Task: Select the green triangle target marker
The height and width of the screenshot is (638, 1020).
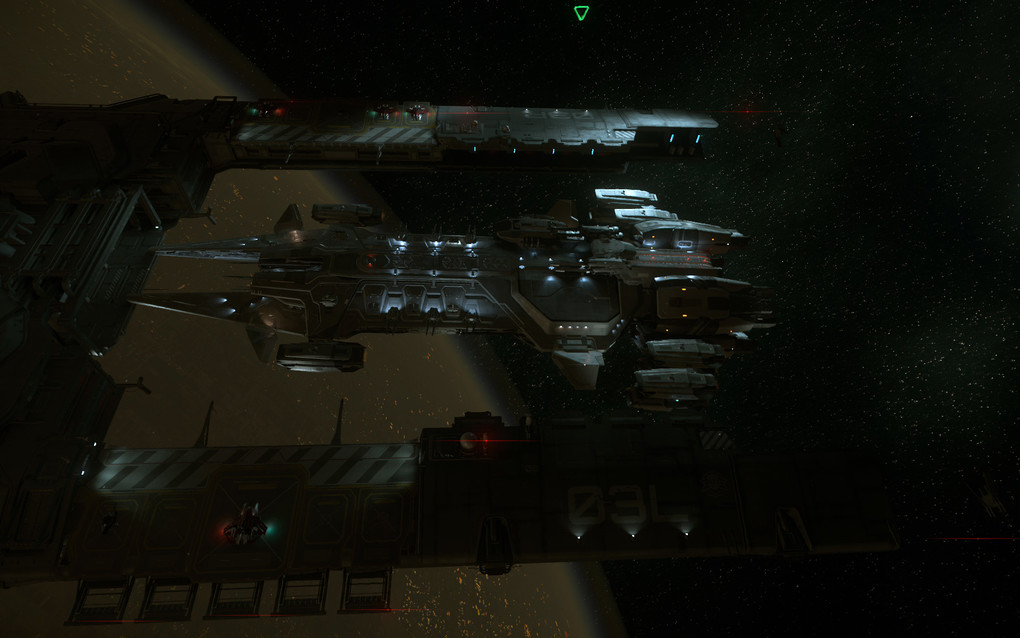Action: (x=581, y=13)
